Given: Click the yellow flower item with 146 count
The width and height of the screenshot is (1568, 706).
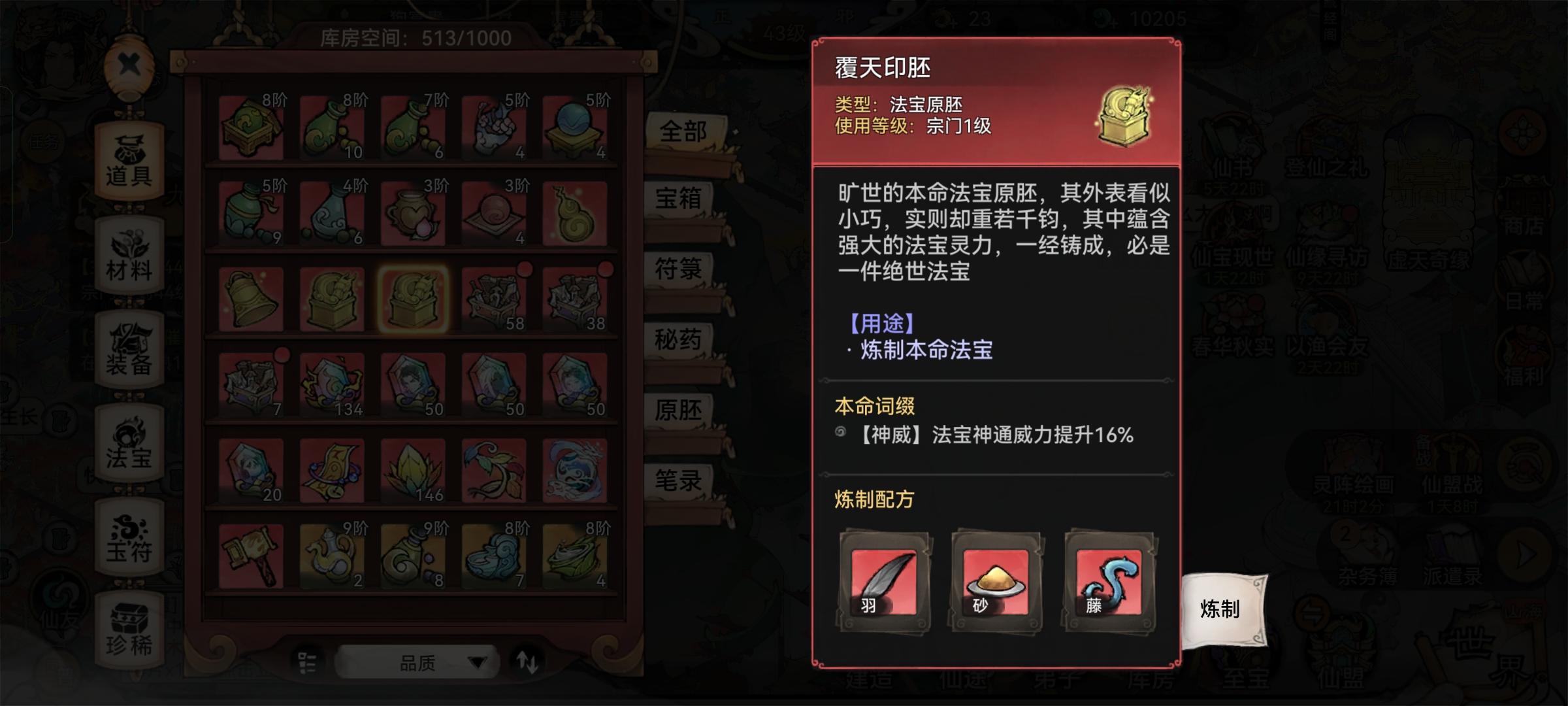Looking at the screenshot, I should tap(412, 467).
